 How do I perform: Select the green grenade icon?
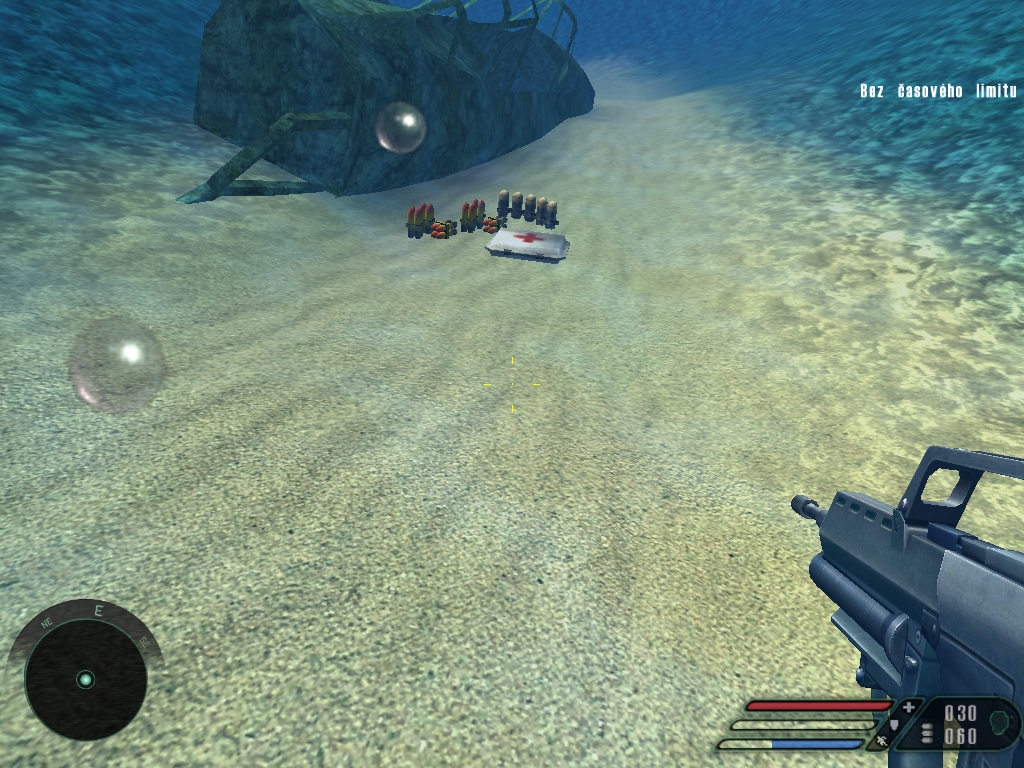pyautogui.click(x=999, y=721)
